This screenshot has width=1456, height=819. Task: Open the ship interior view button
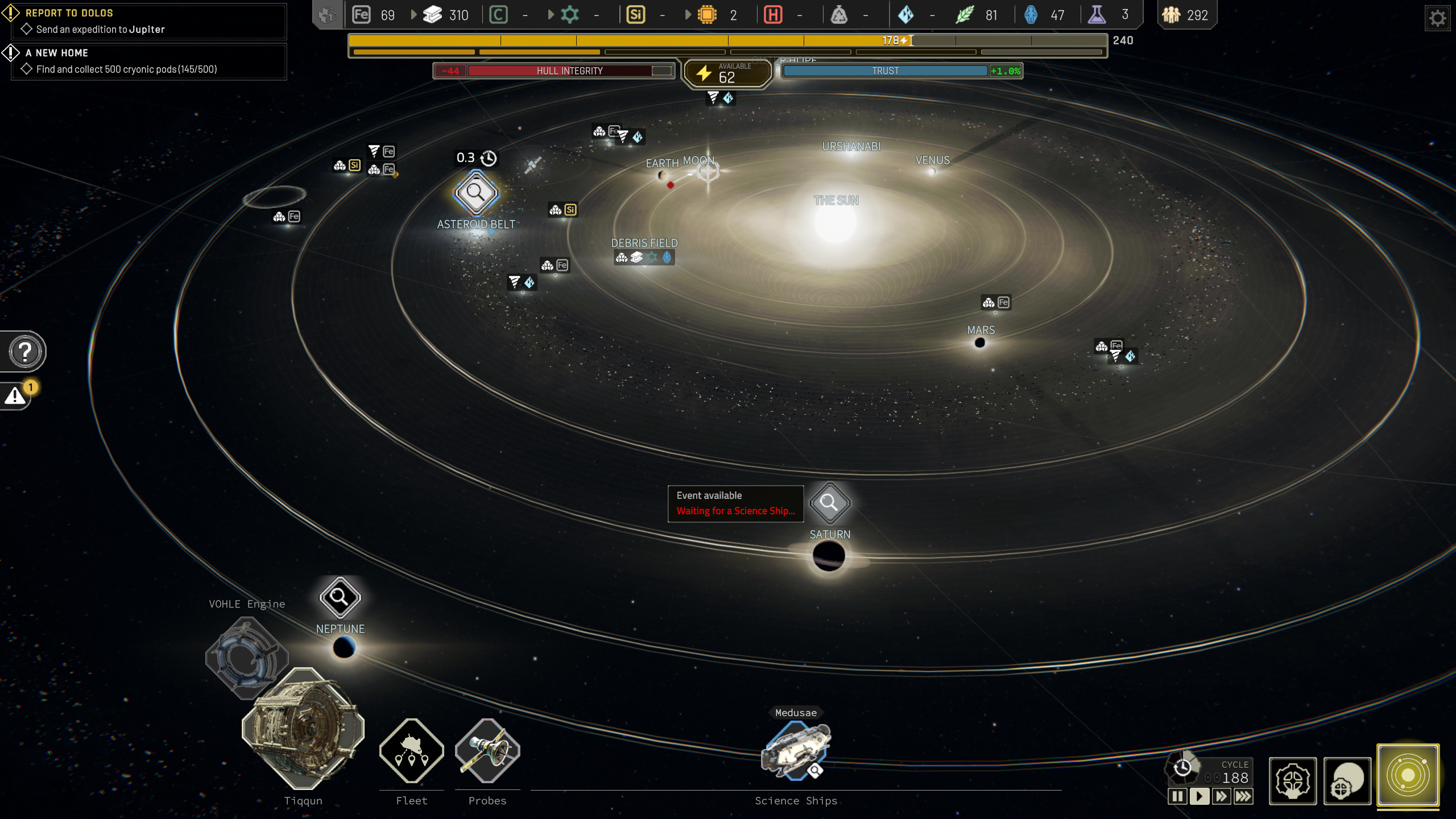tap(1293, 780)
